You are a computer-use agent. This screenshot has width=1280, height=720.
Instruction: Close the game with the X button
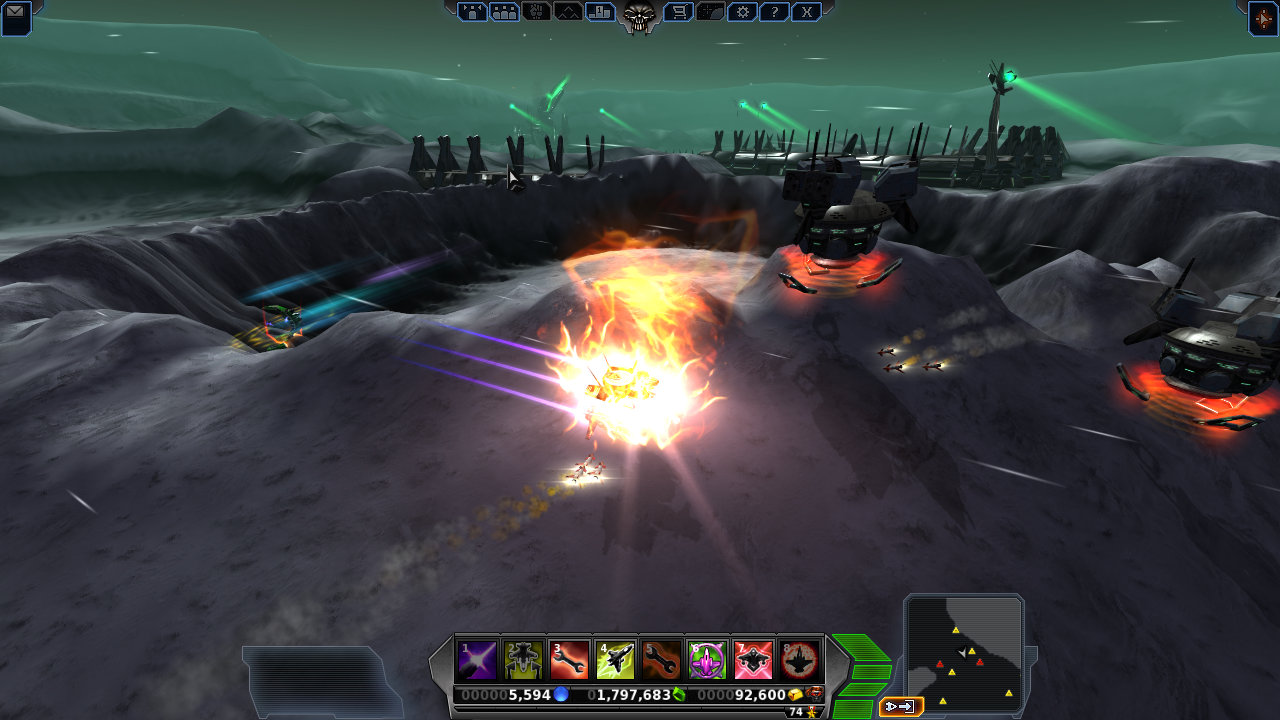(806, 12)
